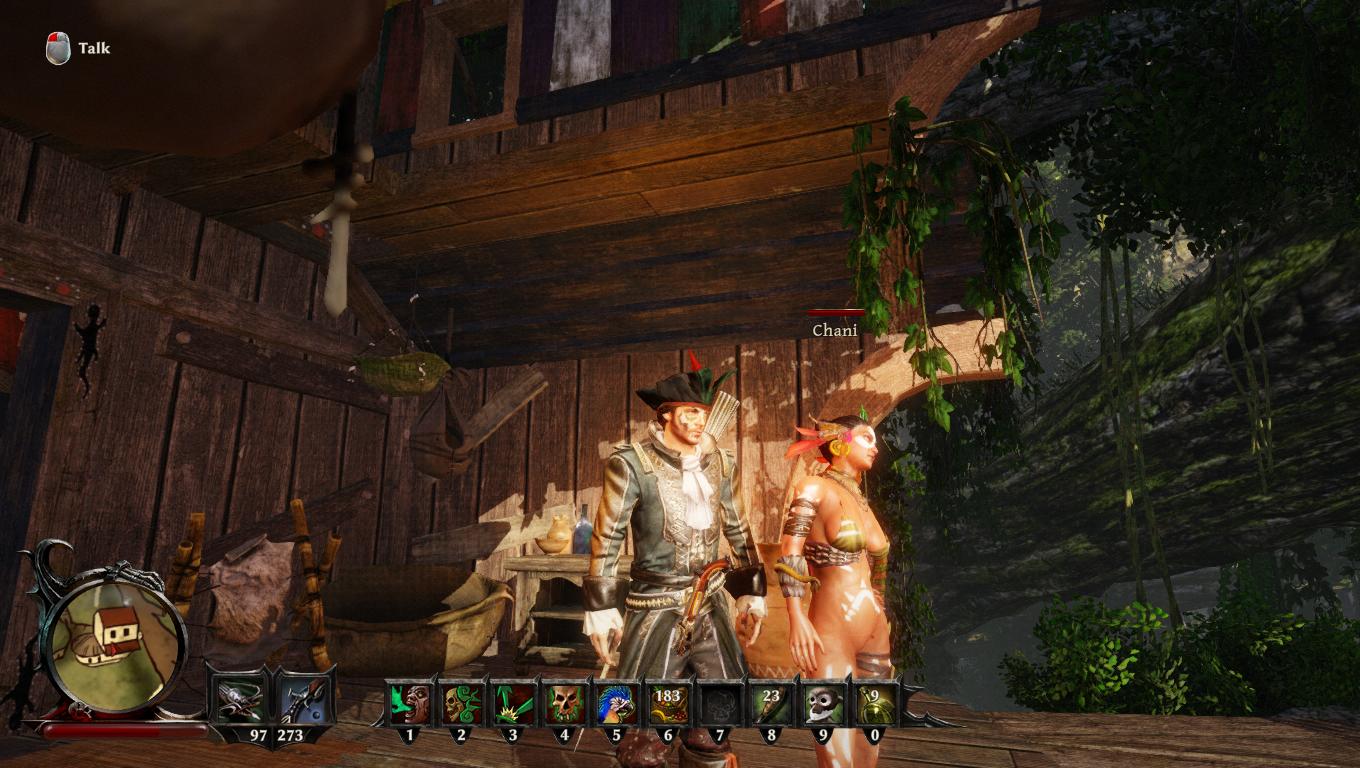Activate the screaming face voodoo skill
Image resolution: width=1360 pixels, height=768 pixels.
(409, 704)
